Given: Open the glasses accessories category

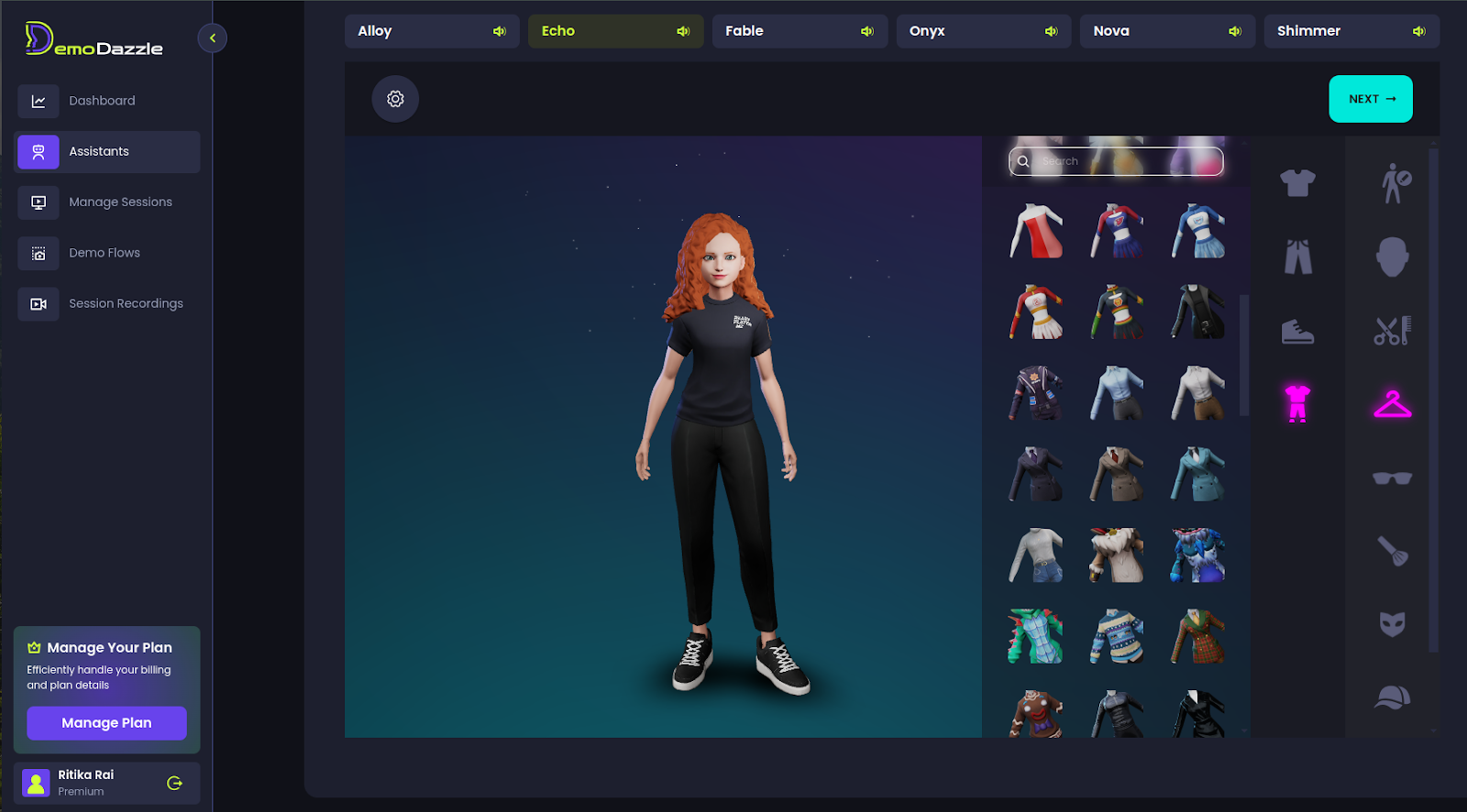Looking at the screenshot, I should 1392,477.
